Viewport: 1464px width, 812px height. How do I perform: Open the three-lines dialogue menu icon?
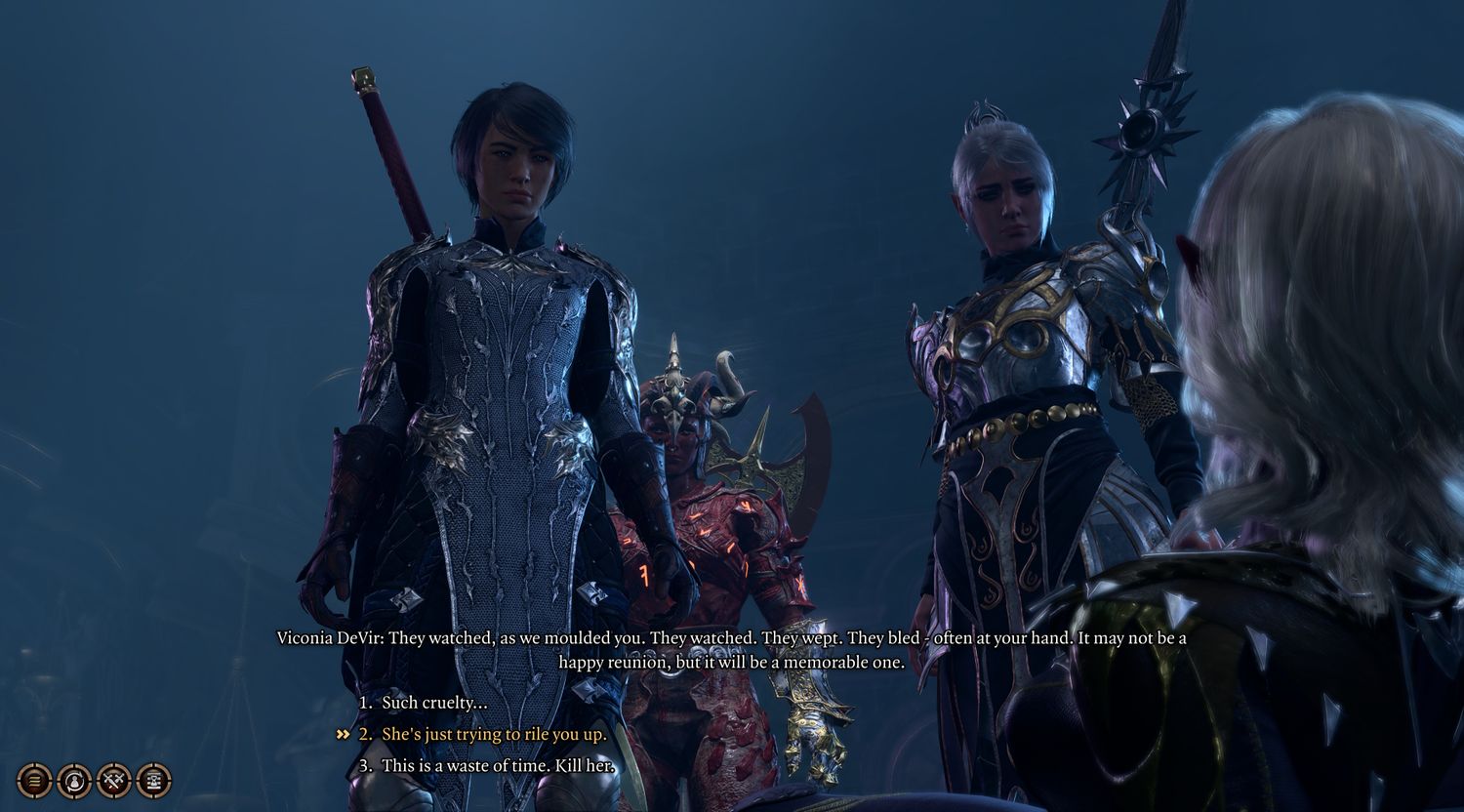pos(34,781)
